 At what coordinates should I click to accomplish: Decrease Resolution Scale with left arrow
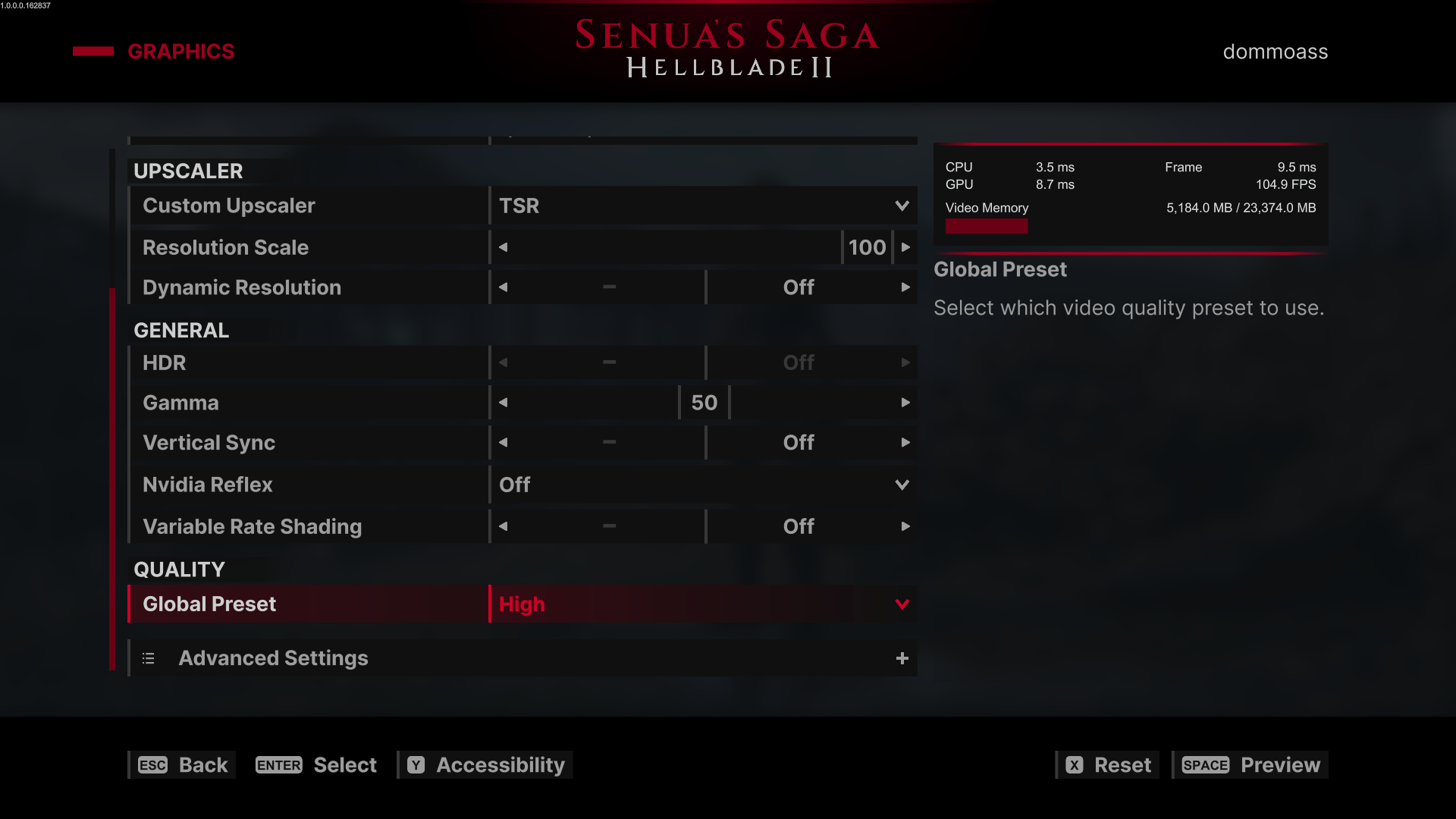[503, 247]
